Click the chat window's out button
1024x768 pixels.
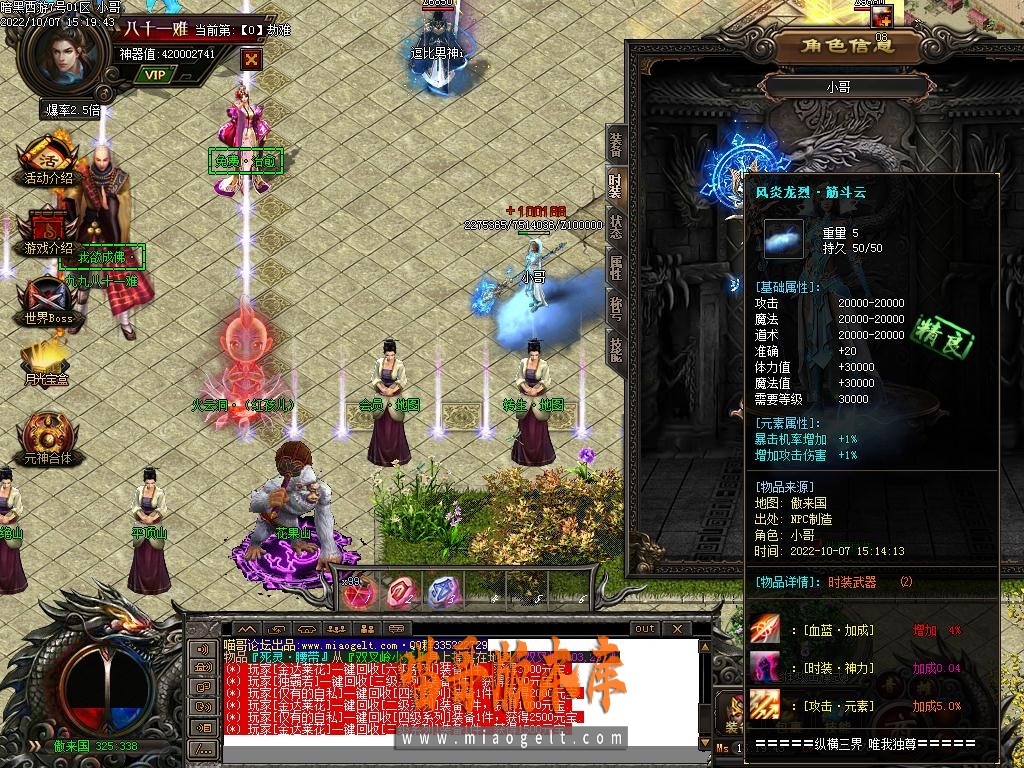(645, 628)
